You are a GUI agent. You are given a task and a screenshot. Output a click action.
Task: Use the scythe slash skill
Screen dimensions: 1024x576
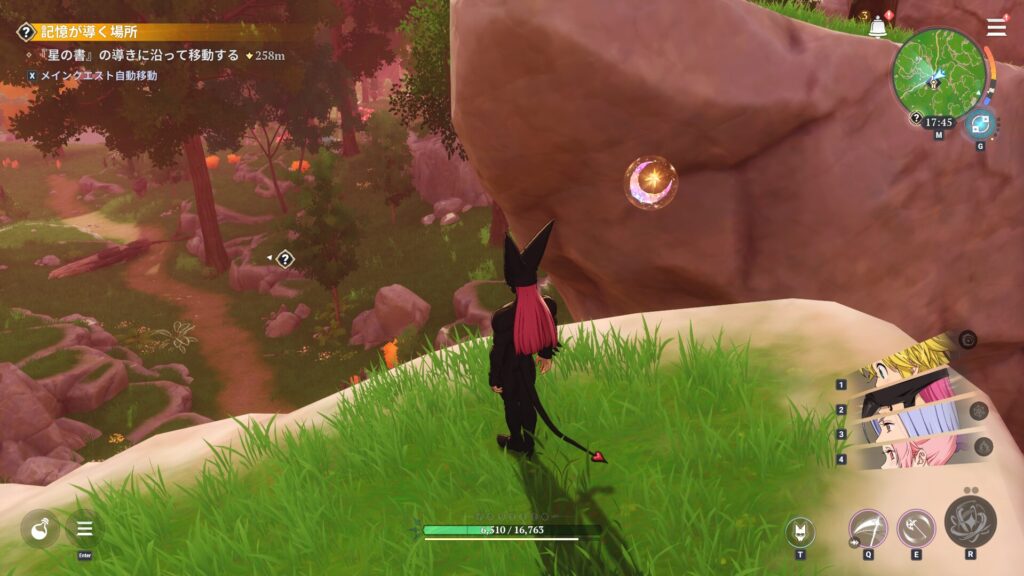[868, 528]
